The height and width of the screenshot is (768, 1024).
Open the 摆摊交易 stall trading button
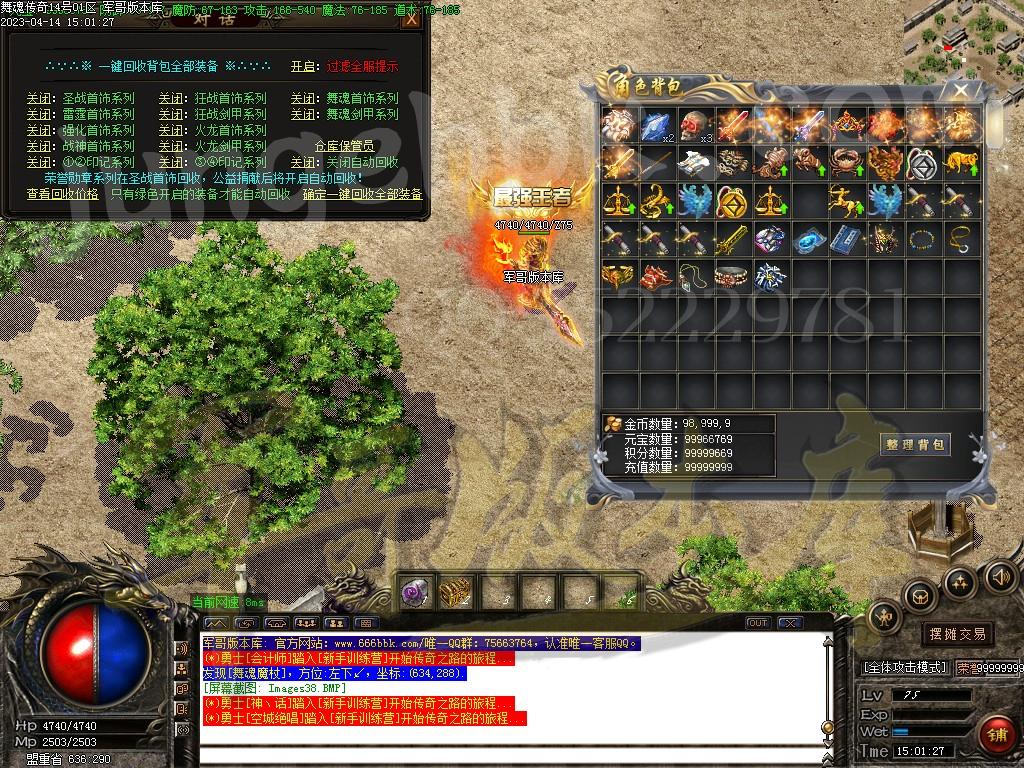957,634
